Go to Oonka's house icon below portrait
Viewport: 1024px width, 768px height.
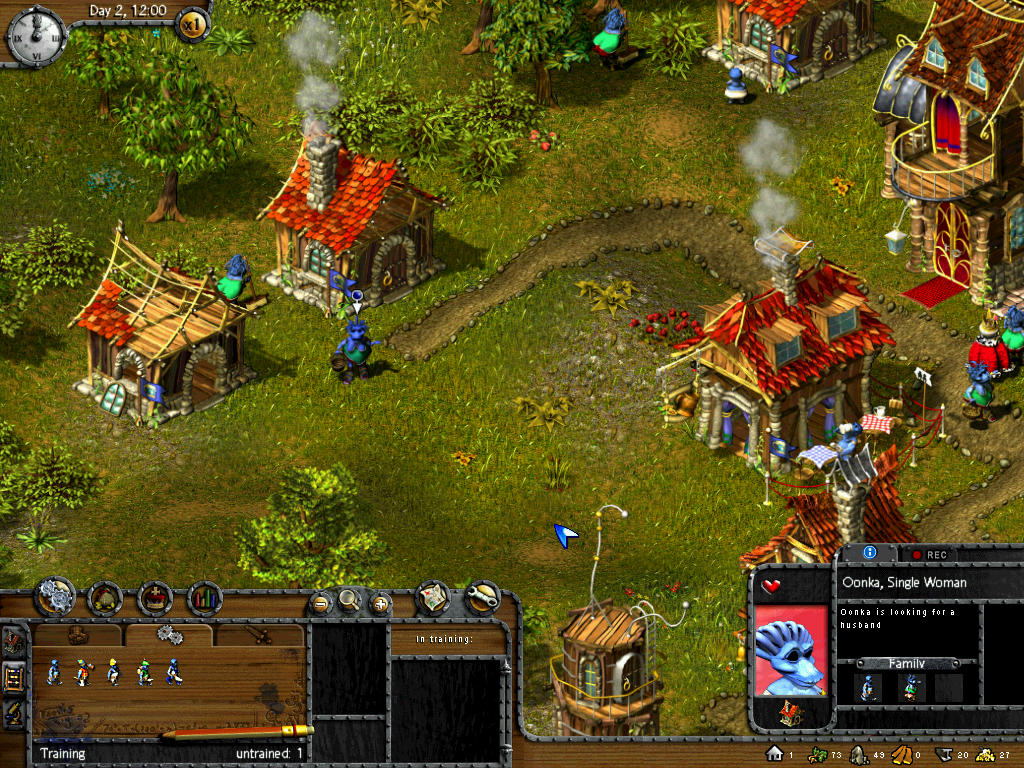tap(789, 712)
